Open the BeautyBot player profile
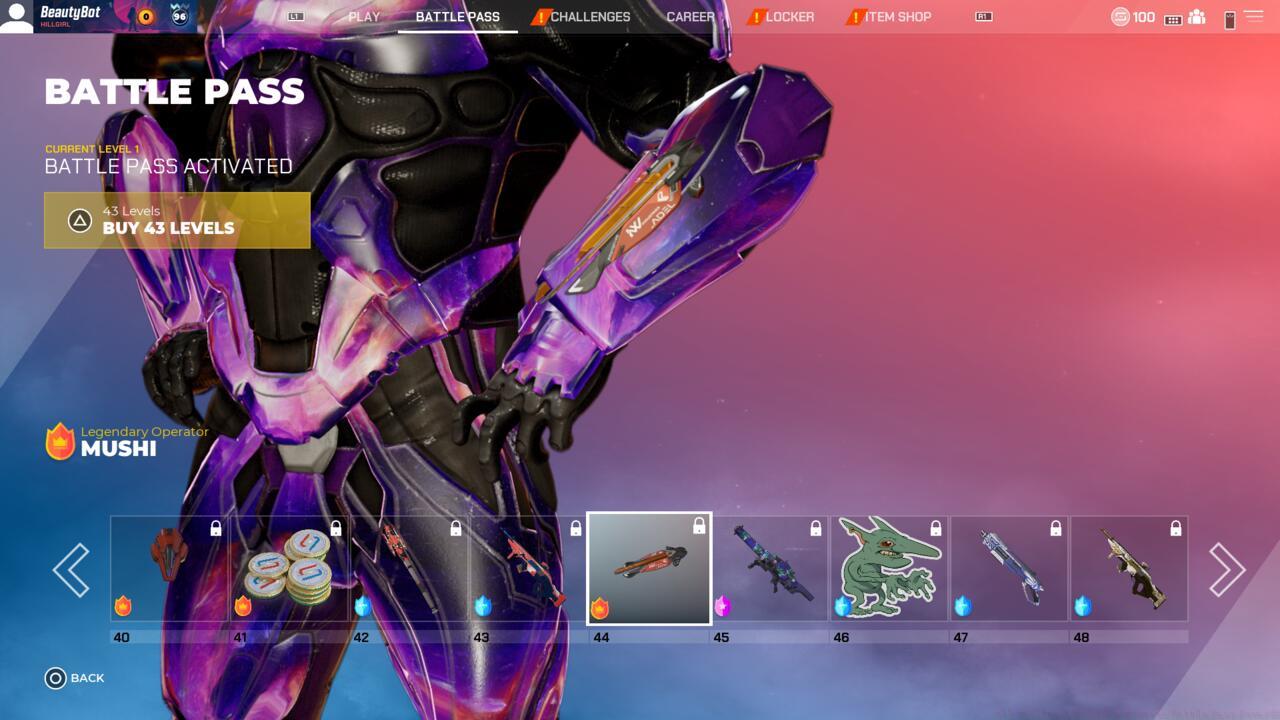Viewport: 1280px width, 720px height. point(70,16)
